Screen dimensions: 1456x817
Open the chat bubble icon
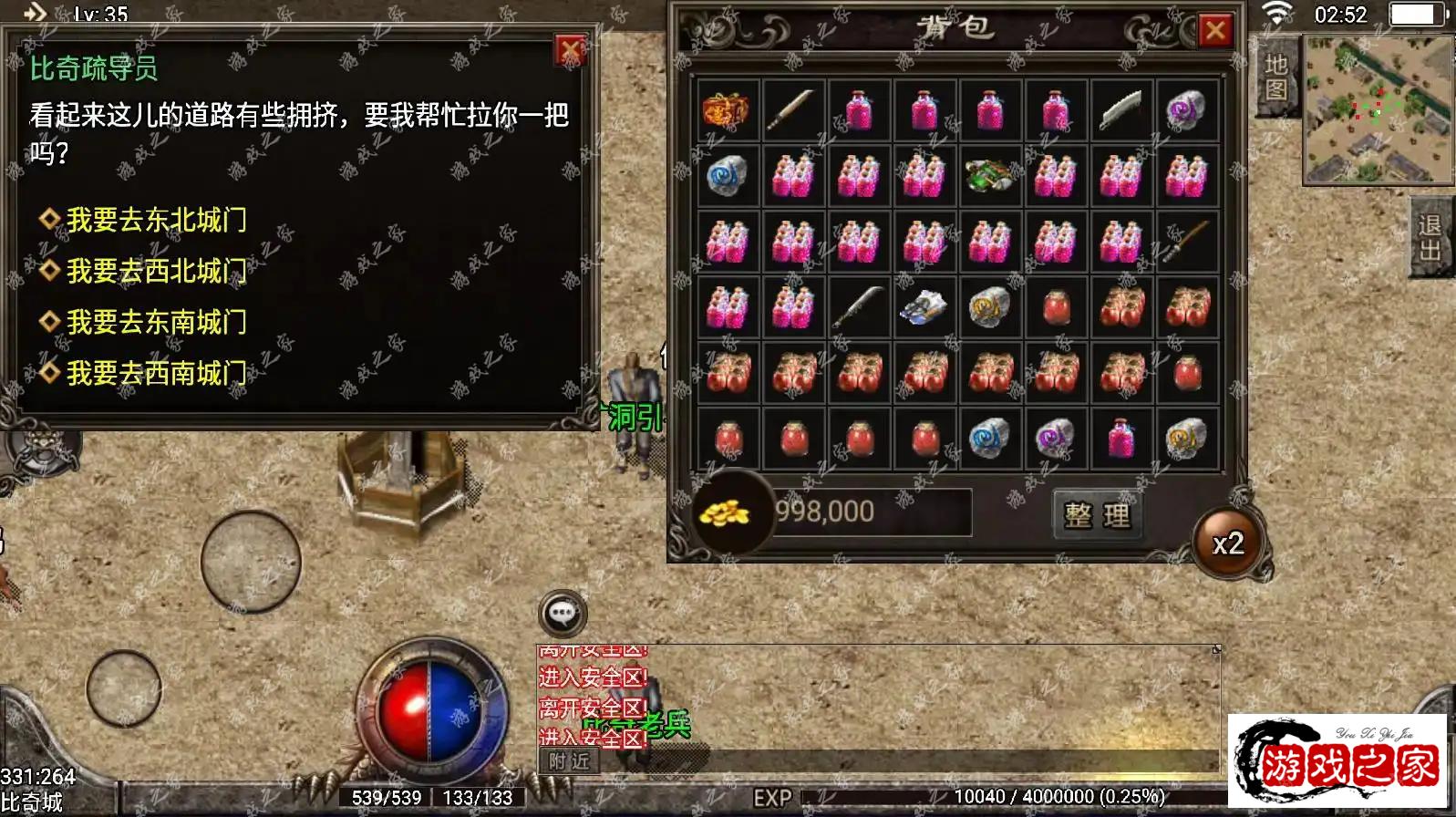pos(563,614)
